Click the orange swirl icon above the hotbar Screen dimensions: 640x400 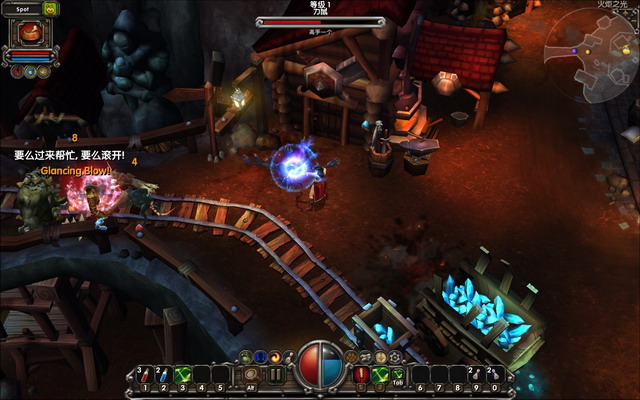274,356
